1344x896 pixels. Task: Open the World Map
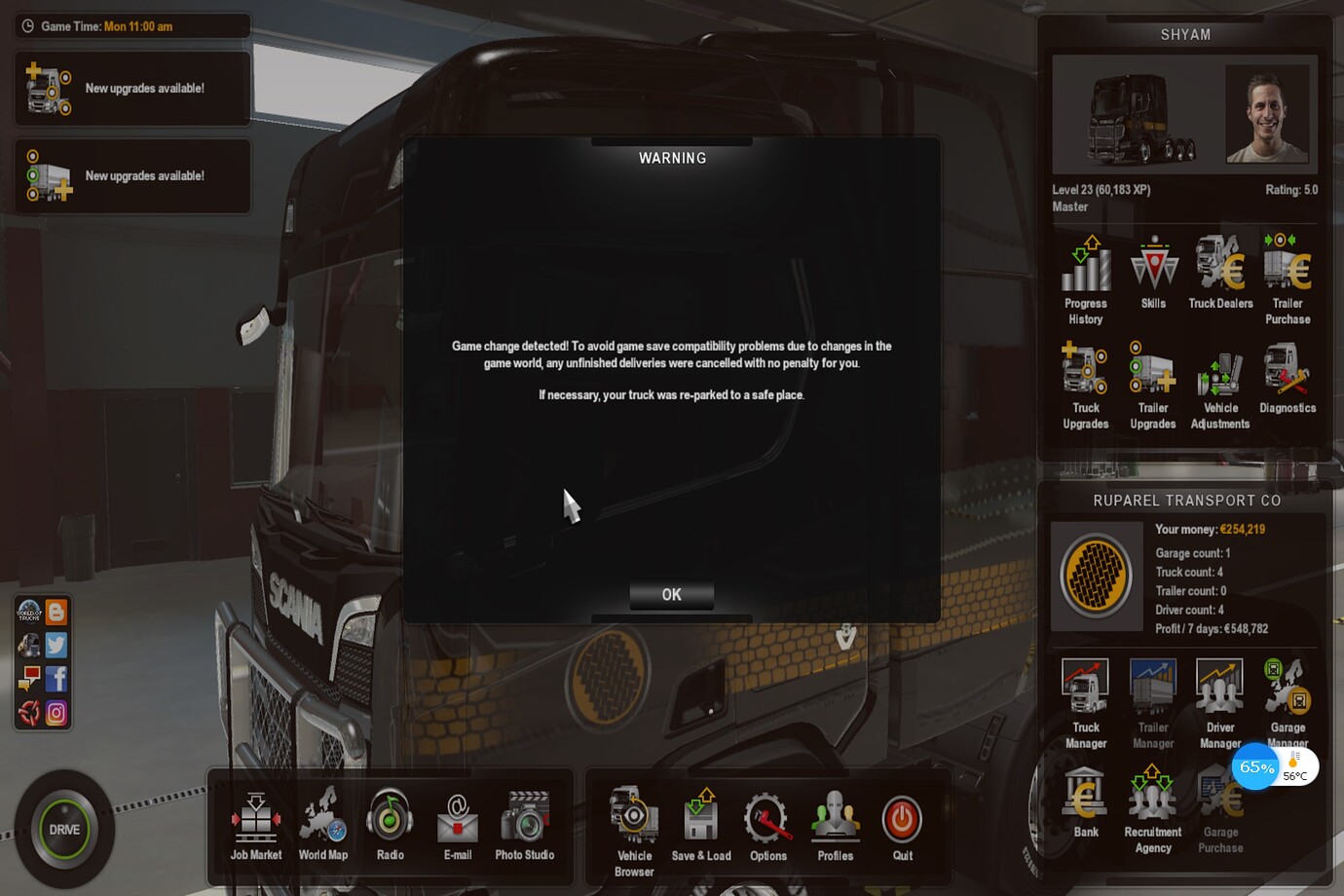(x=322, y=825)
